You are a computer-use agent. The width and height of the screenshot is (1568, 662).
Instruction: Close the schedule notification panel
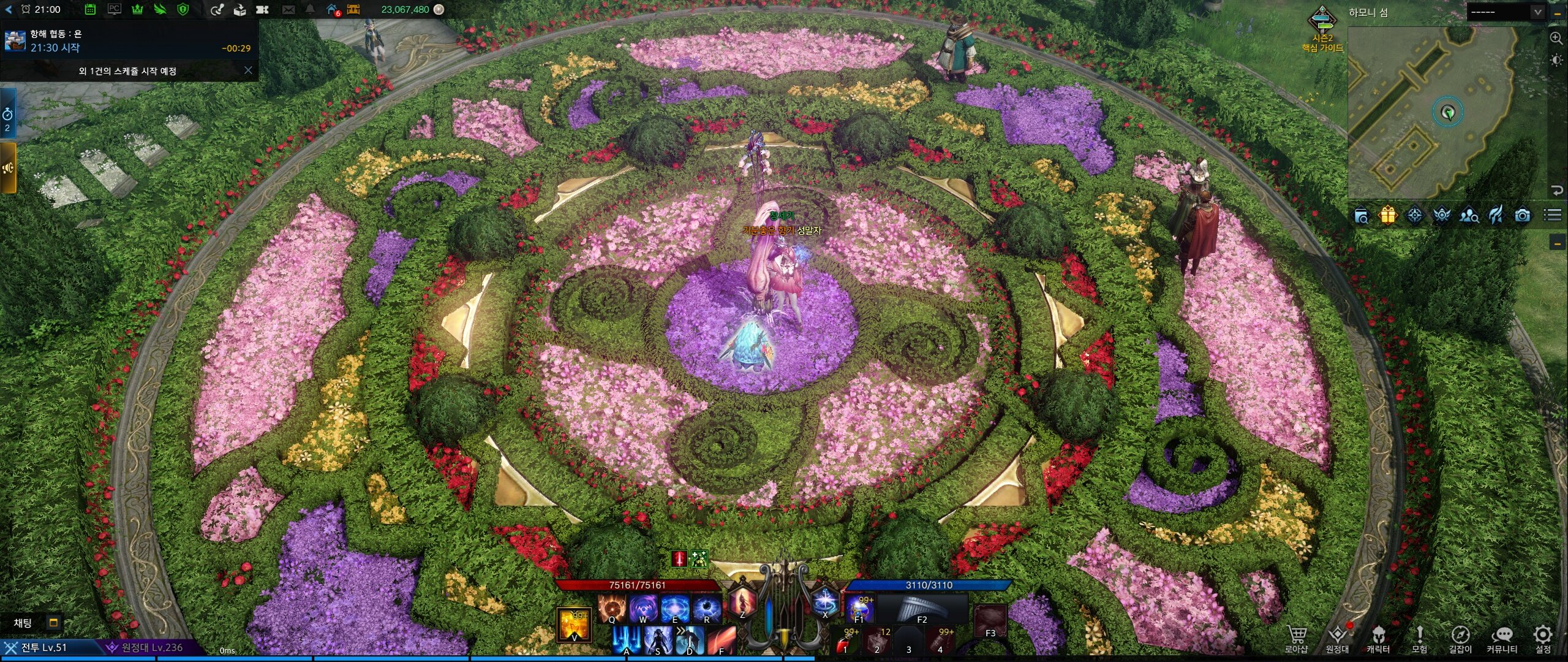tap(248, 70)
